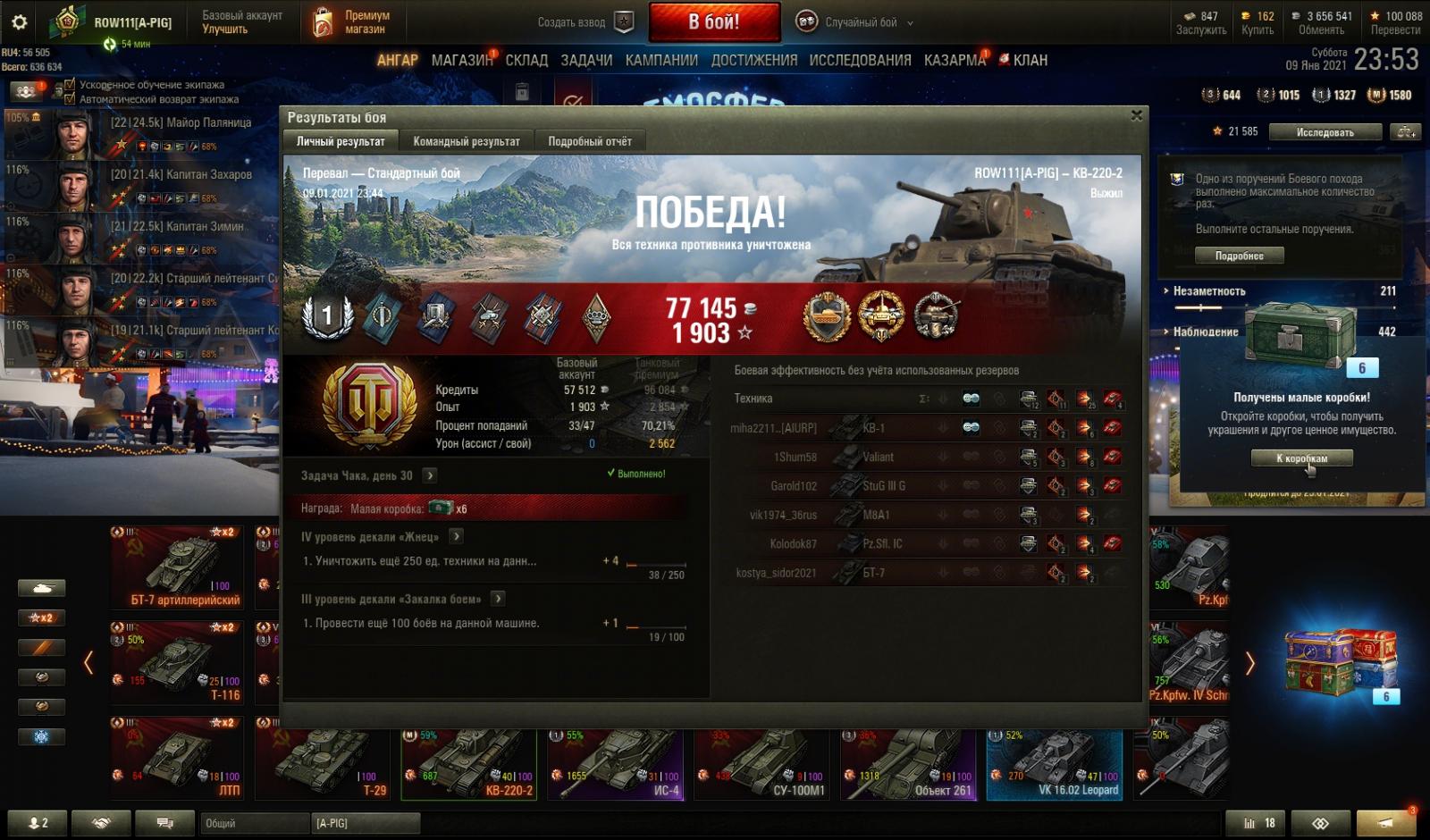Open the Случайный бой mode dropdown
Viewport: 1430px width, 840px height.
pyautogui.click(x=860, y=22)
